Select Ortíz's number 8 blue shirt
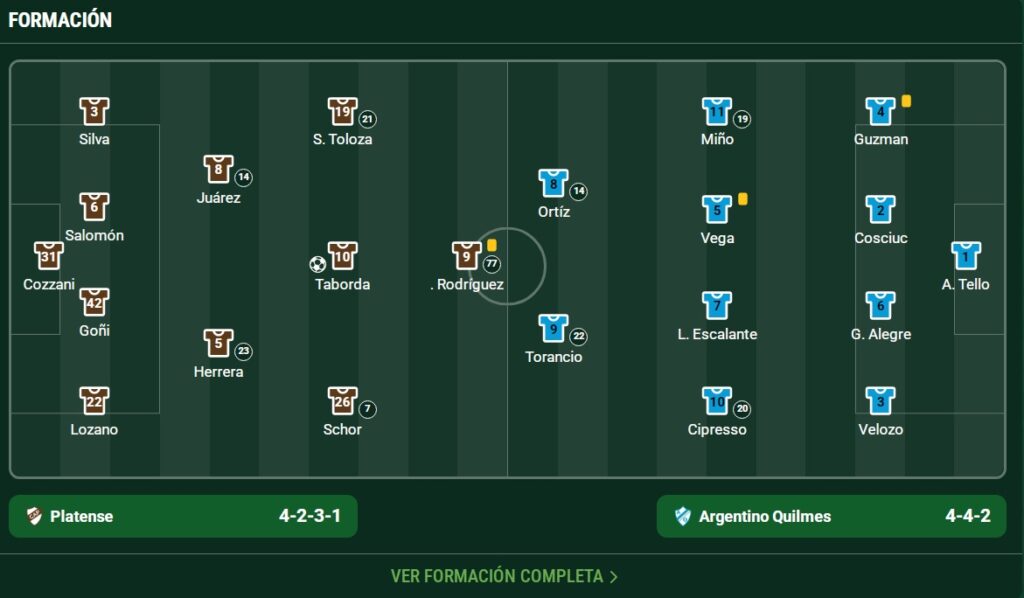This screenshot has height=598, width=1024. [553, 183]
